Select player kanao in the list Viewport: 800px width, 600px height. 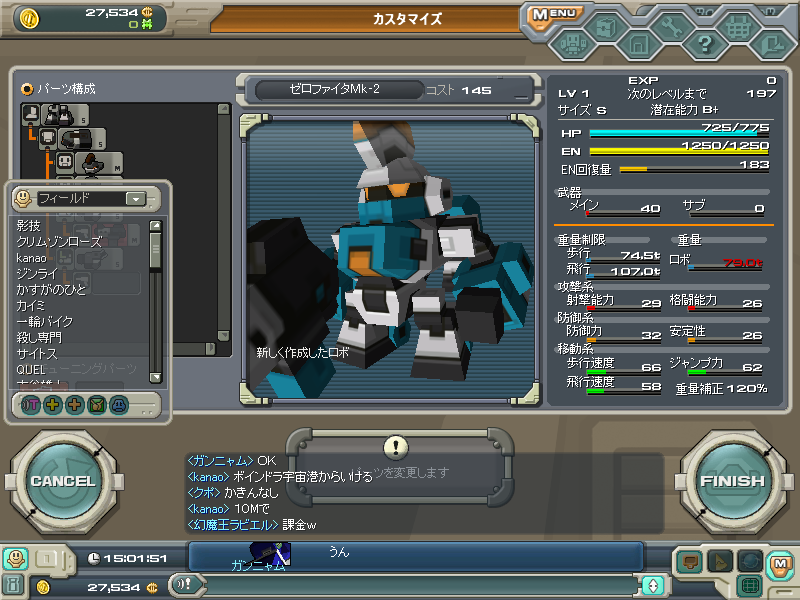coord(32,258)
